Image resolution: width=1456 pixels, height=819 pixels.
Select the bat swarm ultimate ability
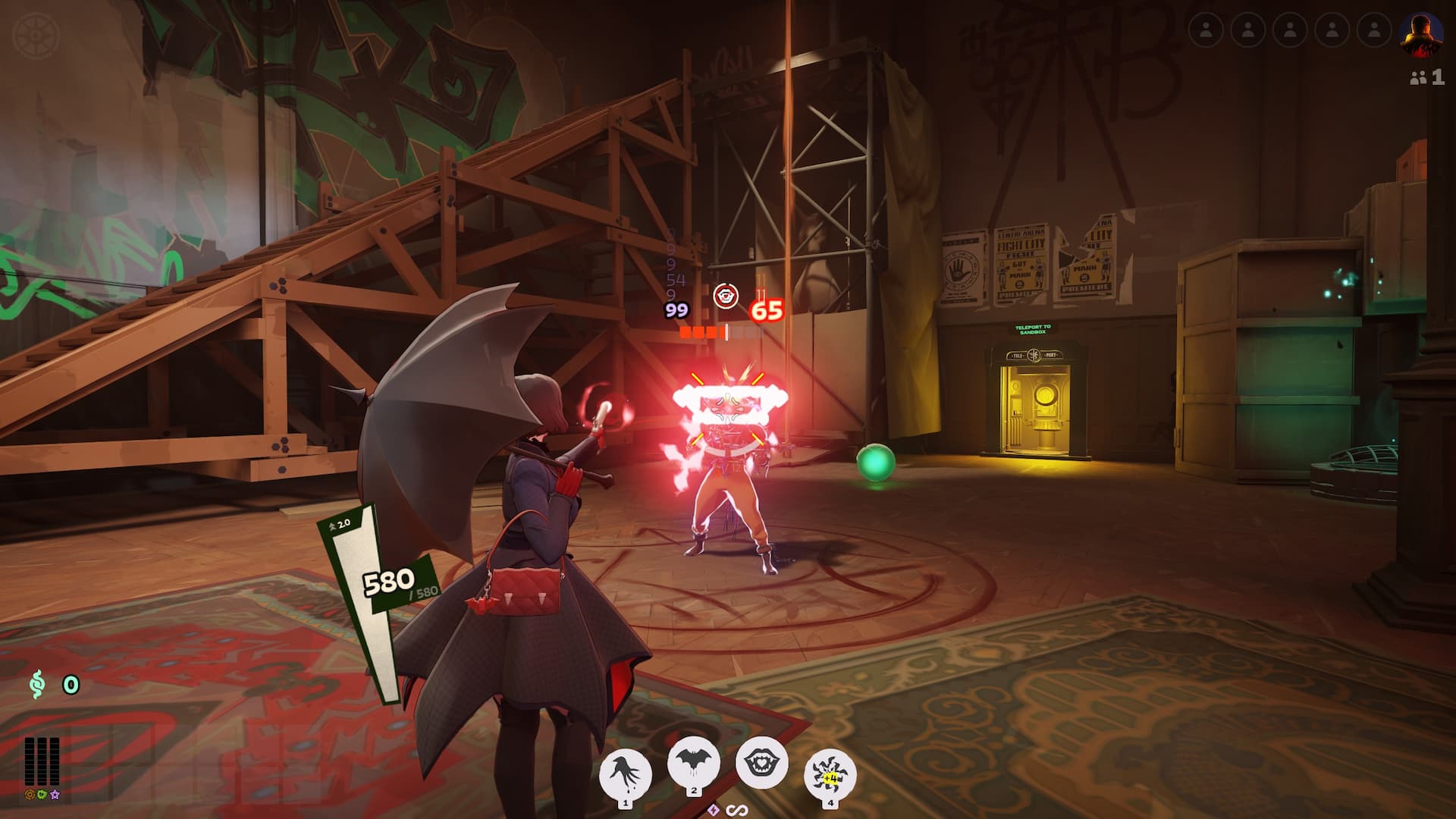830,775
